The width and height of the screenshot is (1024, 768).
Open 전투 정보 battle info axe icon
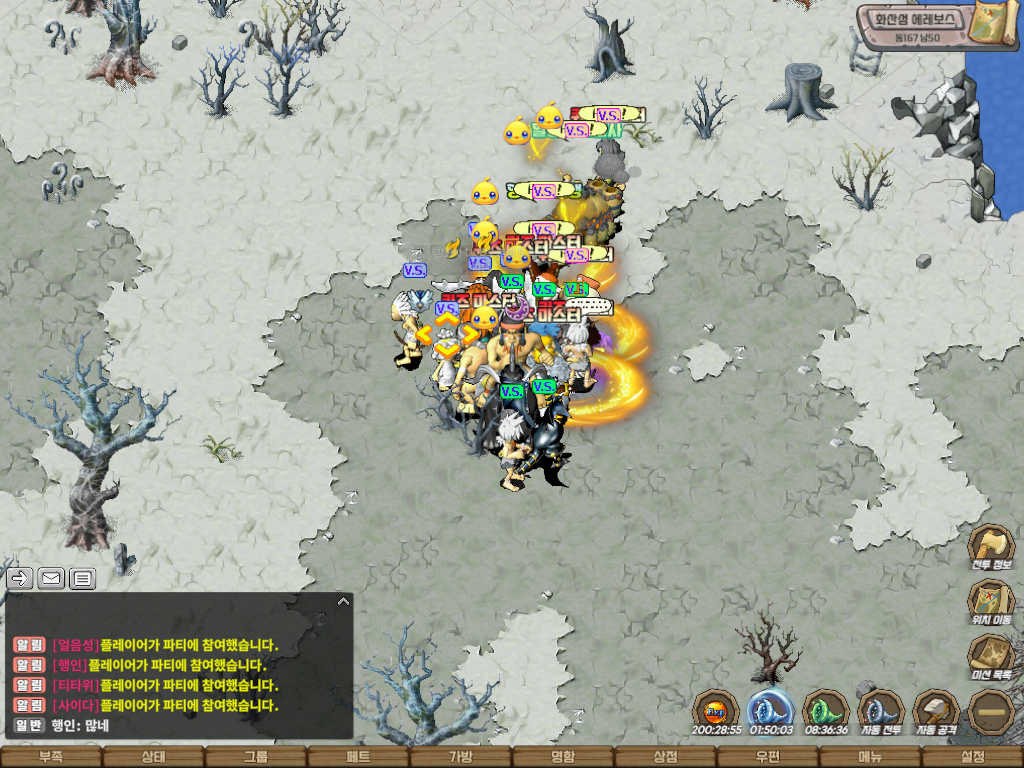coord(991,547)
